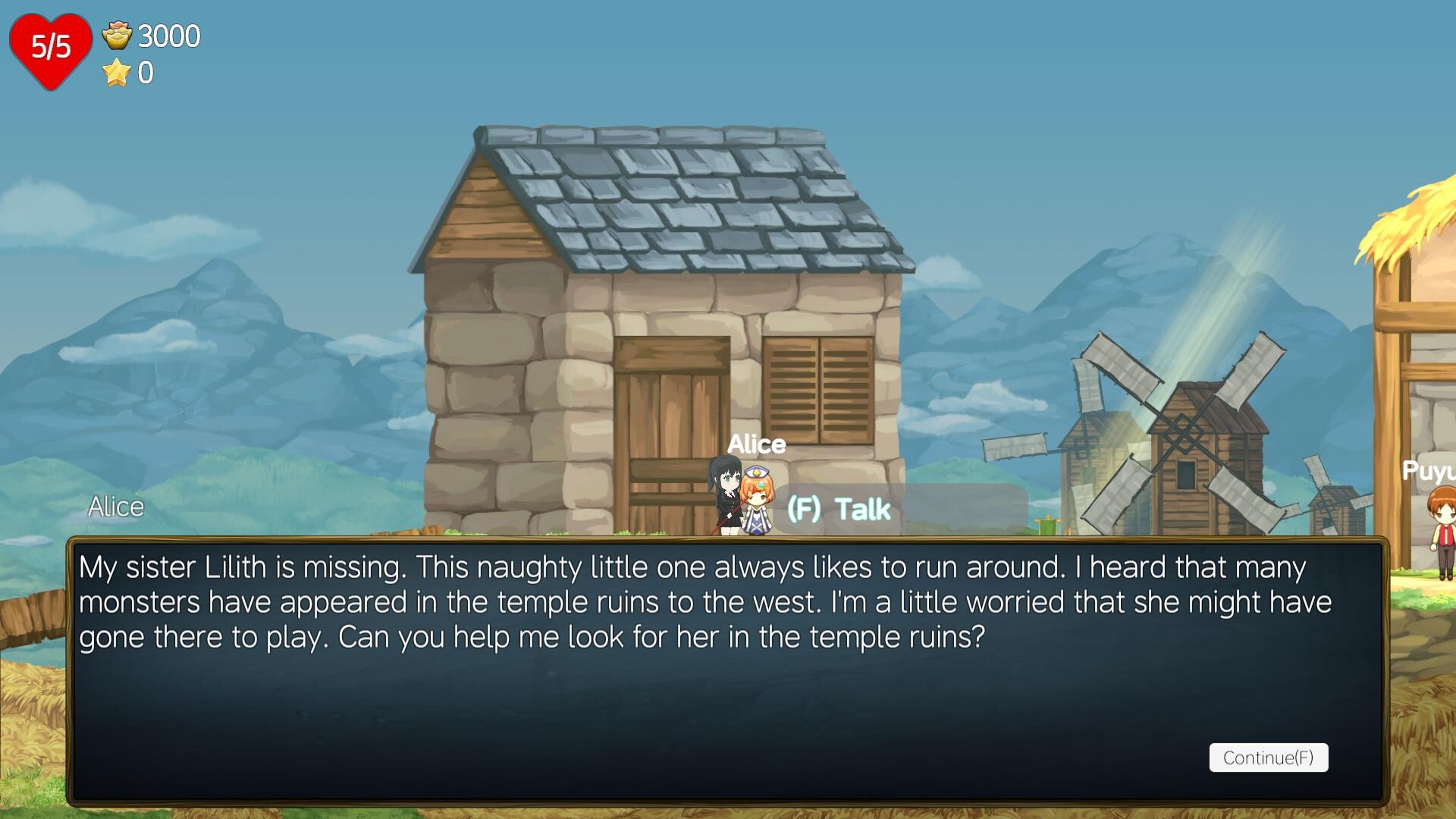Viewport: 1456px width, 819px height.
Task: Expand the dialogue box for more text
Action: pos(1269,758)
